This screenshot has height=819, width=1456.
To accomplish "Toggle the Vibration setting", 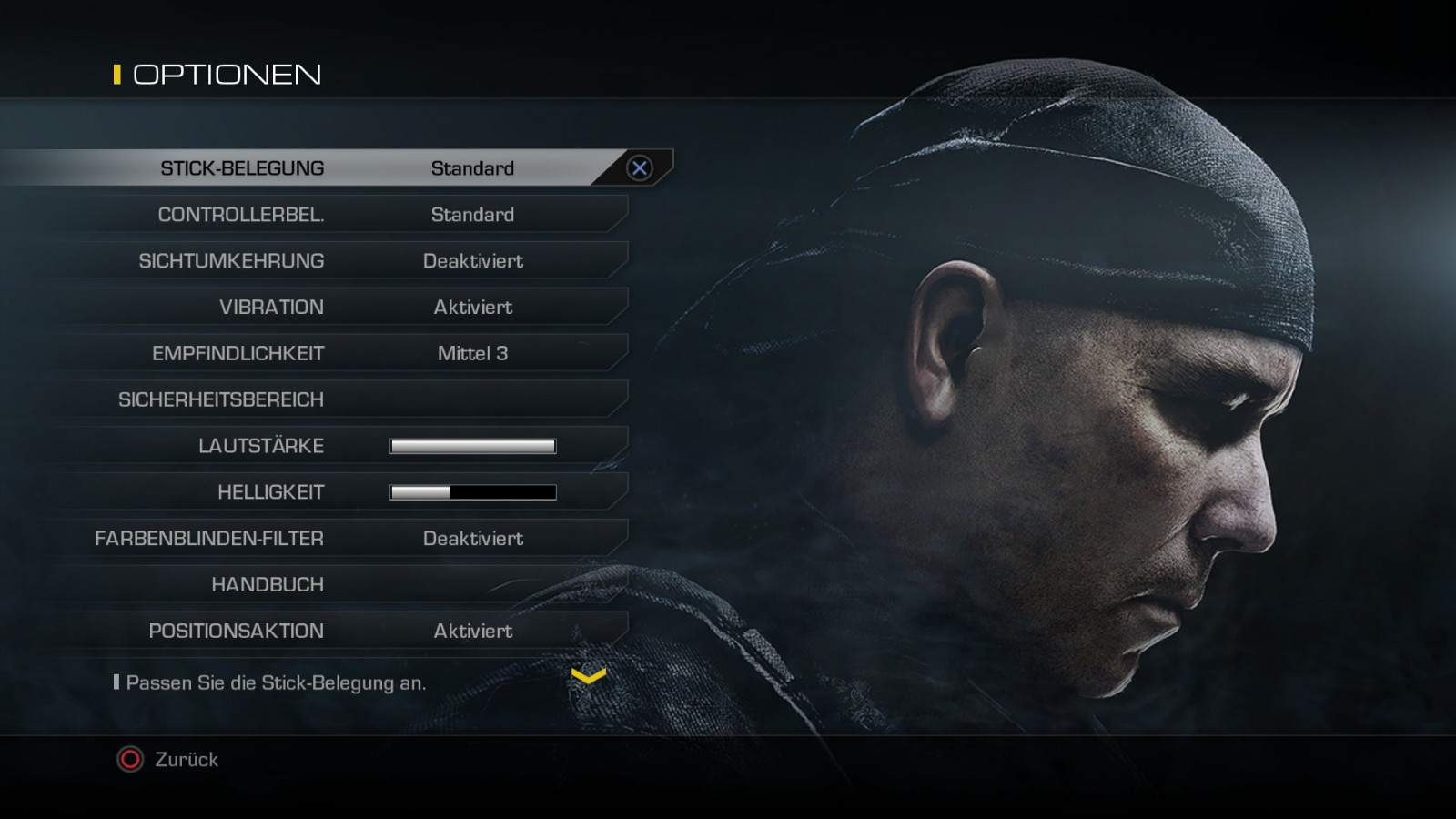I will click(x=337, y=308).
